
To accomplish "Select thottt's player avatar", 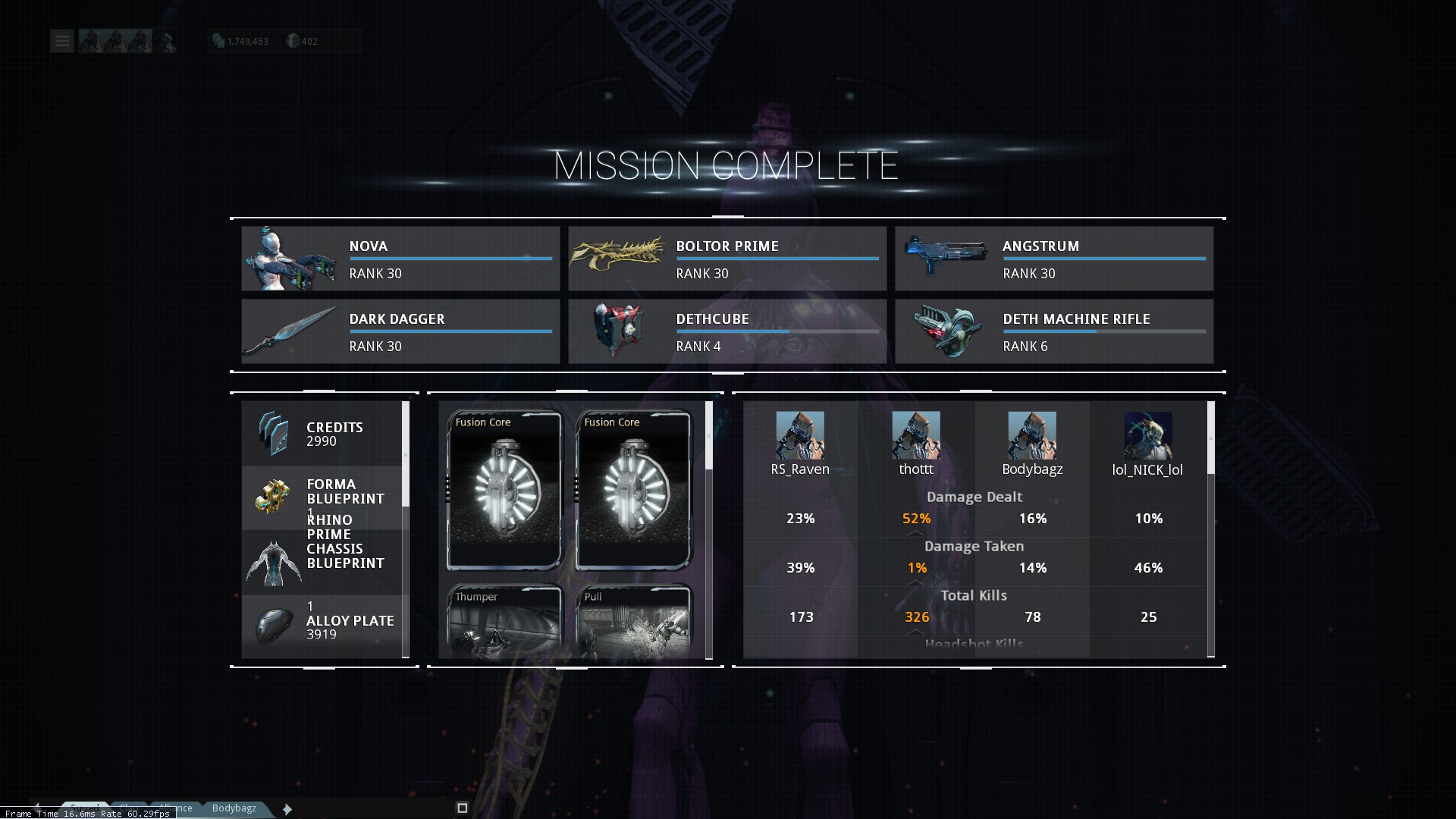I will 916,435.
